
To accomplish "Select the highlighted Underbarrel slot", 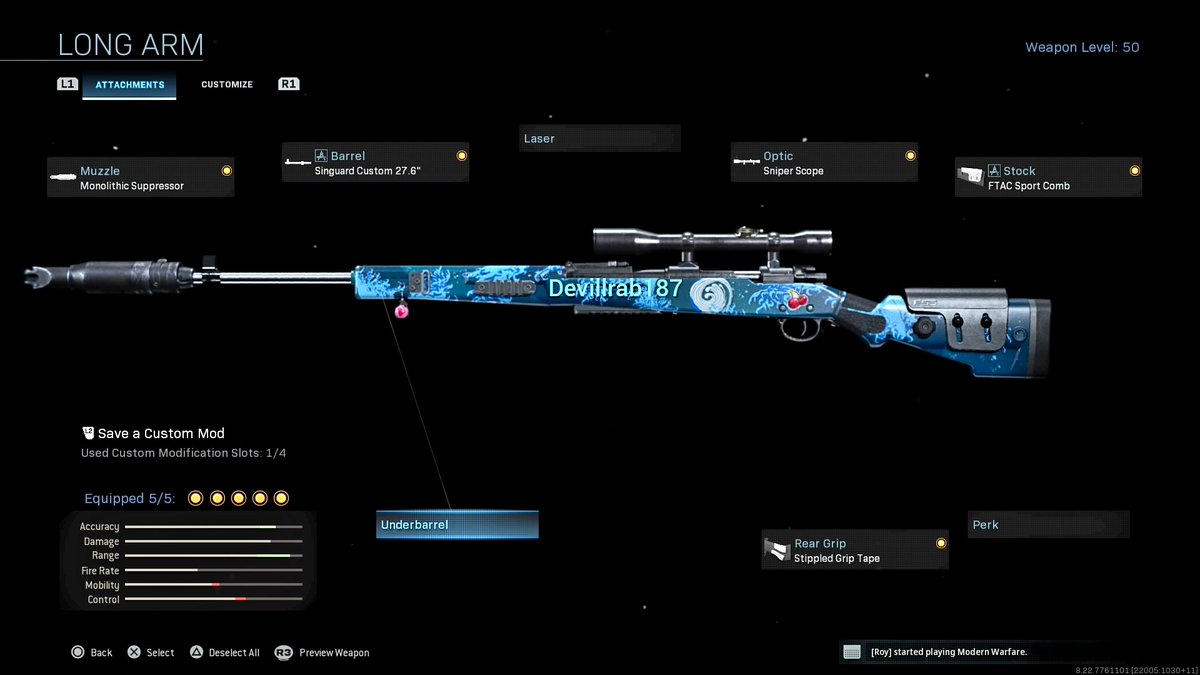I will pyautogui.click(x=457, y=525).
